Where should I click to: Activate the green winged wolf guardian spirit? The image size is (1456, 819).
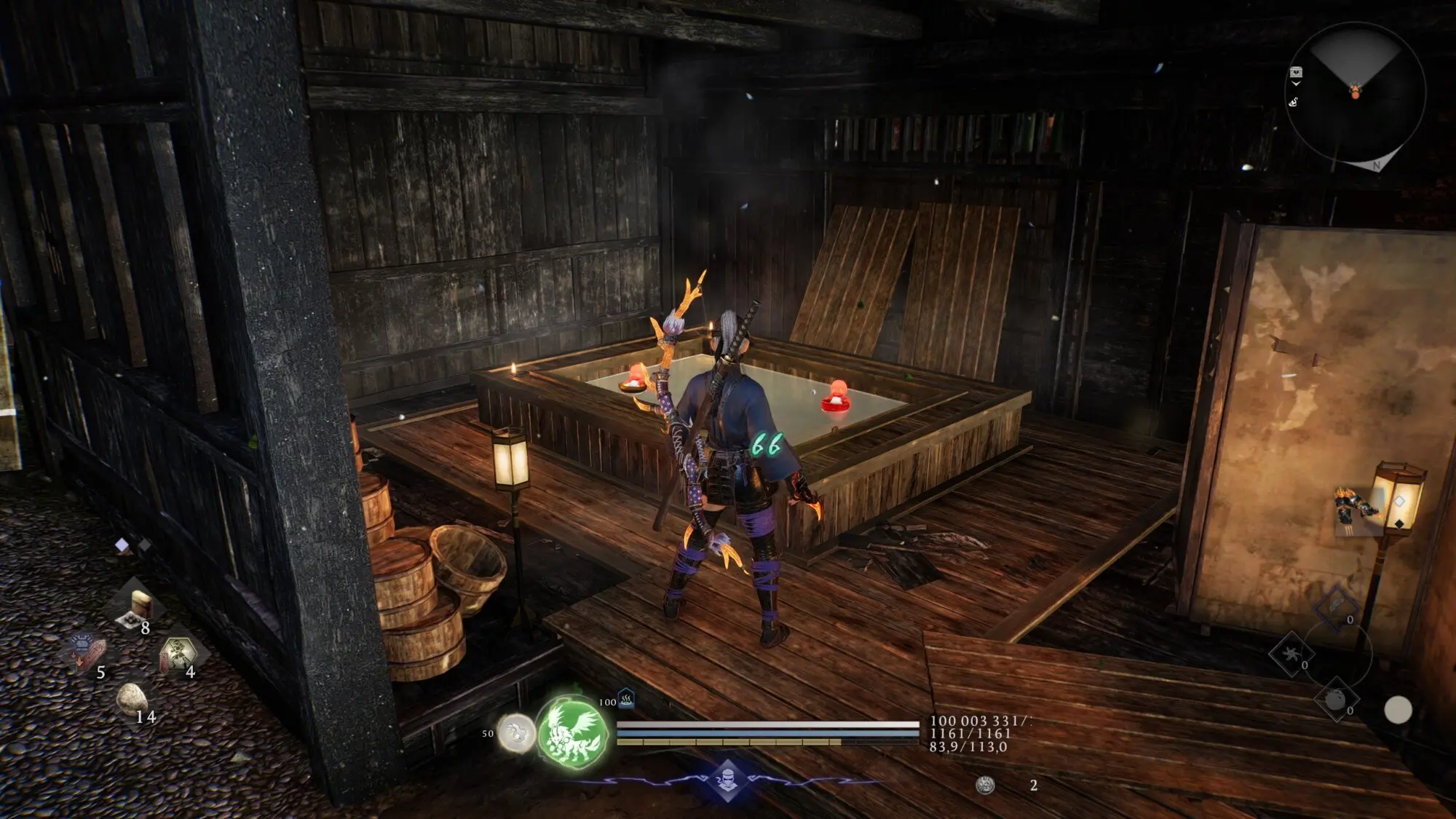[573, 730]
